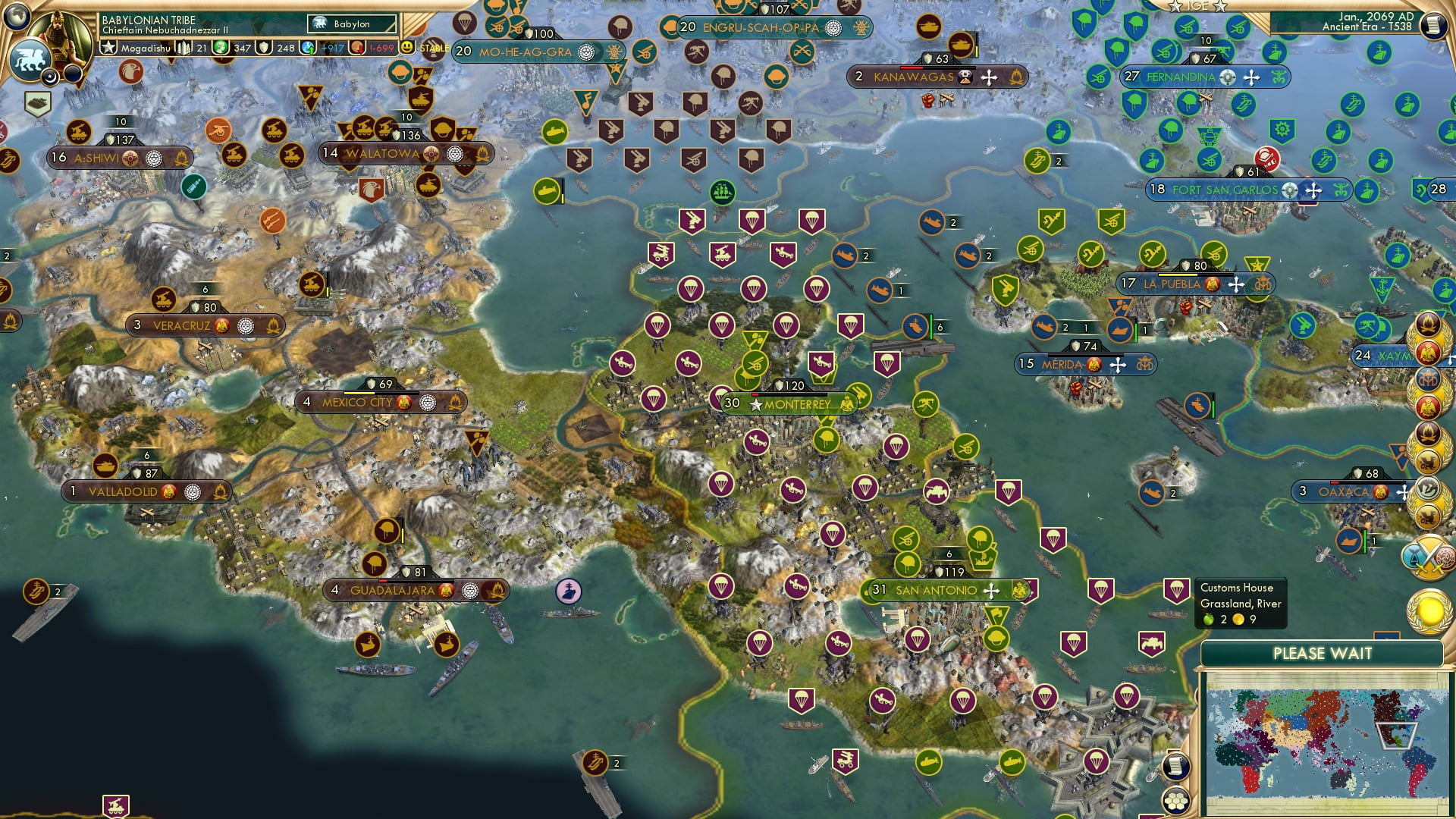Click the green science counter icon showing 347
1456x819 pixels.
click(222, 47)
